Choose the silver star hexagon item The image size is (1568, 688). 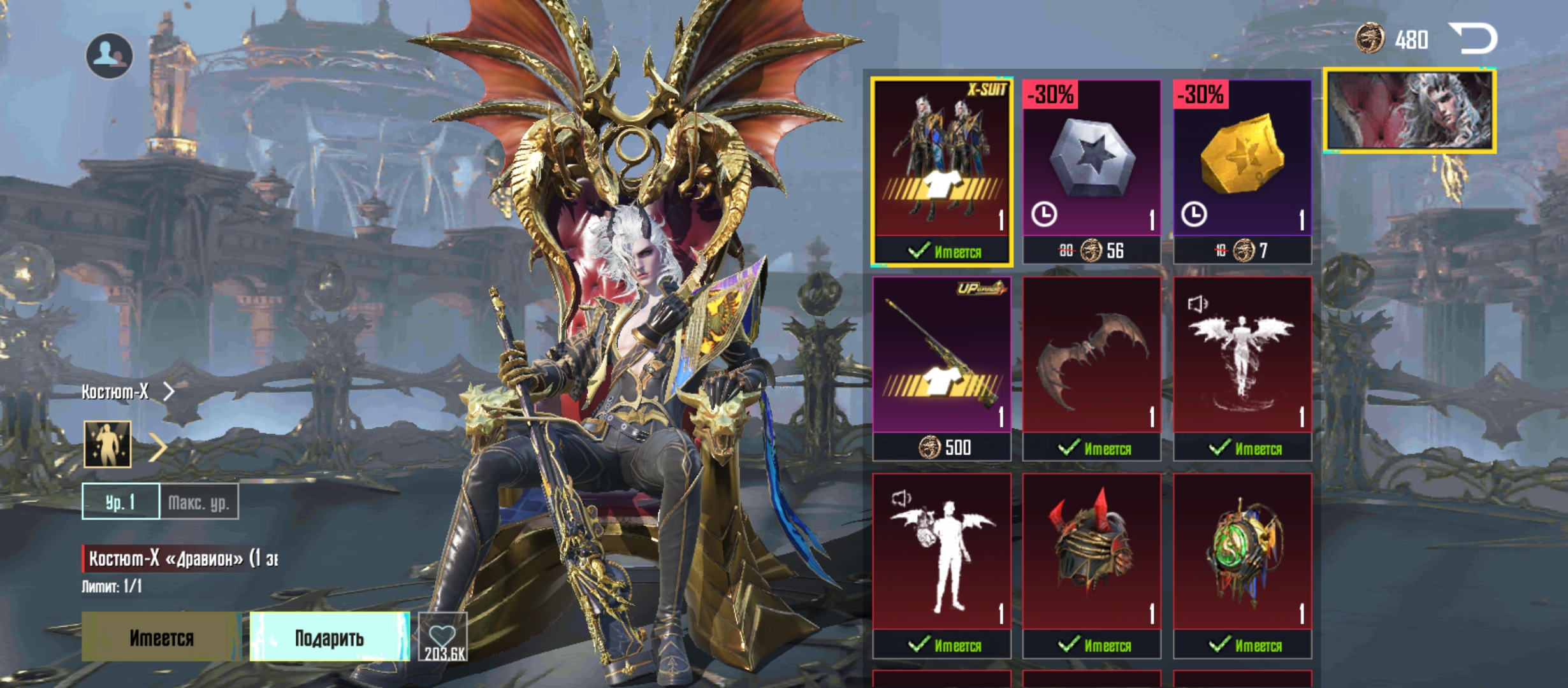(x=1091, y=171)
